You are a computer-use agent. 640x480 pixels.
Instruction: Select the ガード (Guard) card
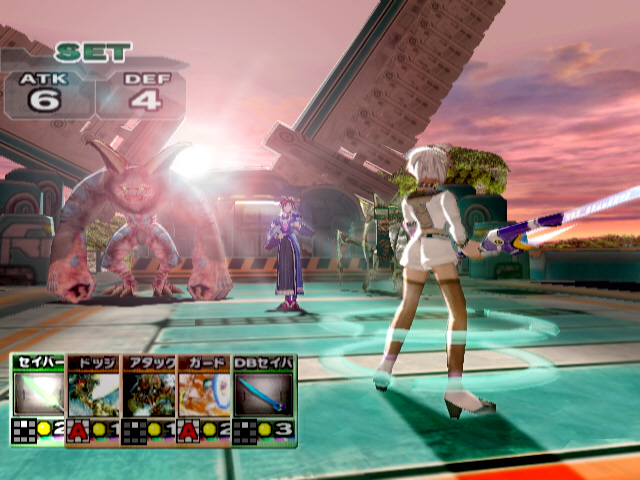[x=203, y=397]
